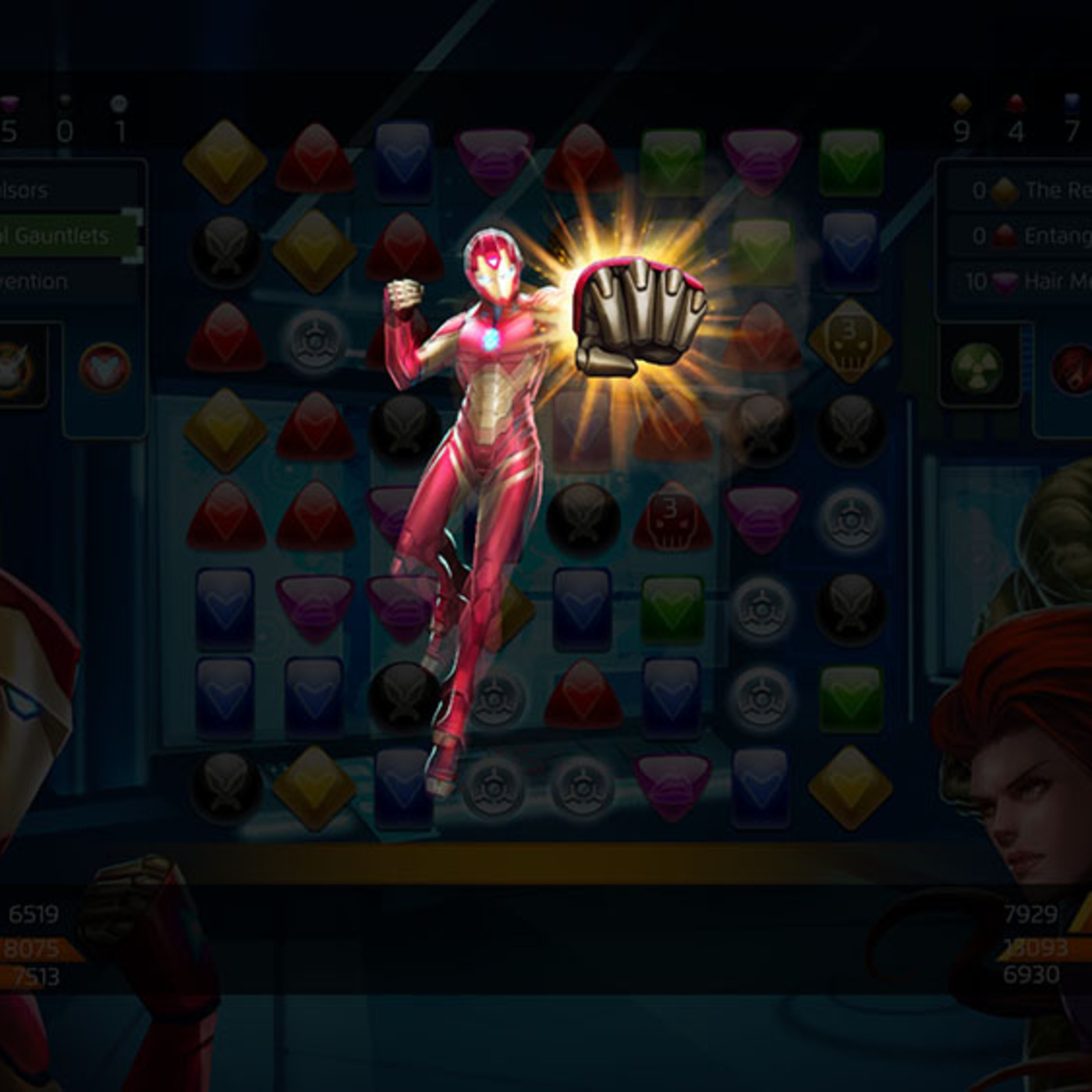1092x1092 pixels.
Task: Tap the red heart support icon
Action: (x=105, y=367)
